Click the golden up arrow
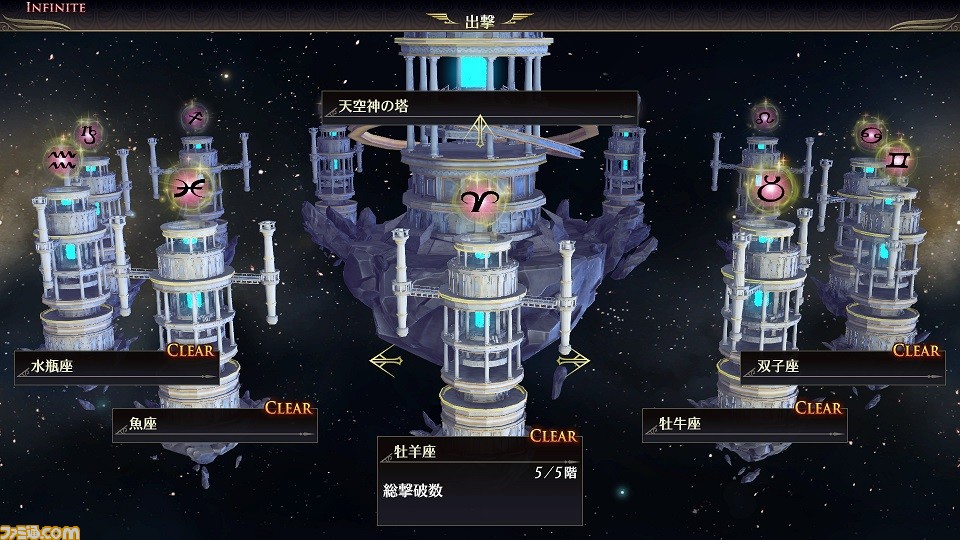 pos(480,127)
